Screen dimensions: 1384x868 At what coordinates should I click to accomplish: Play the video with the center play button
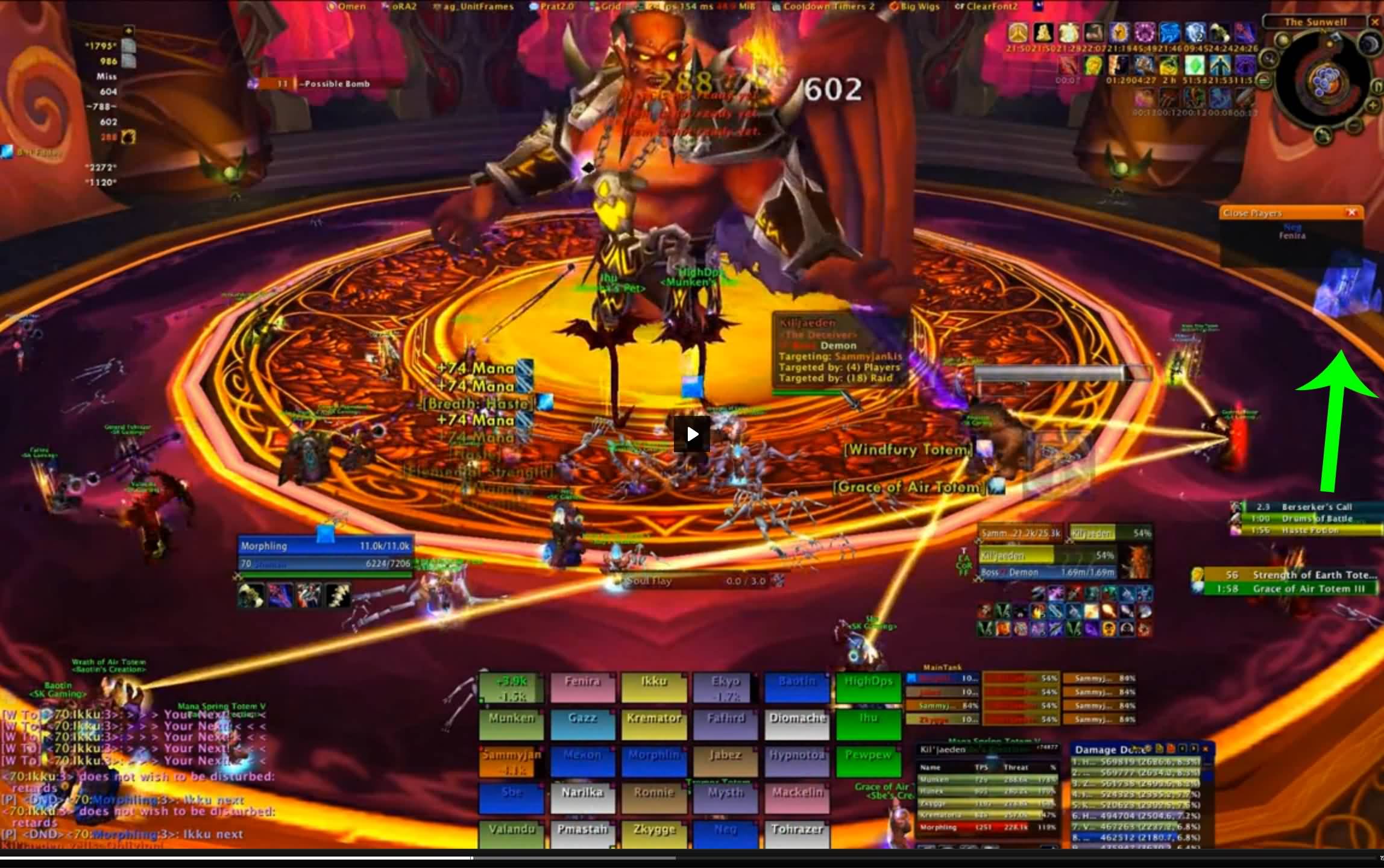pyautogui.click(x=691, y=434)
